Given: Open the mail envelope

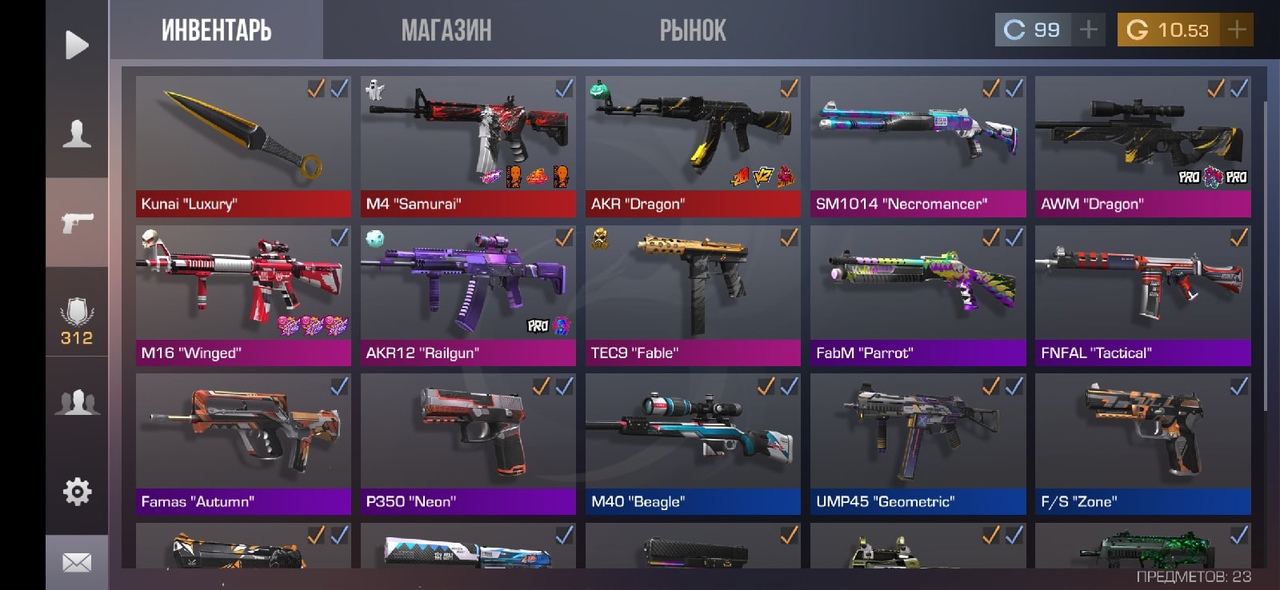Looking at the screenshot, I should point(77,562).
